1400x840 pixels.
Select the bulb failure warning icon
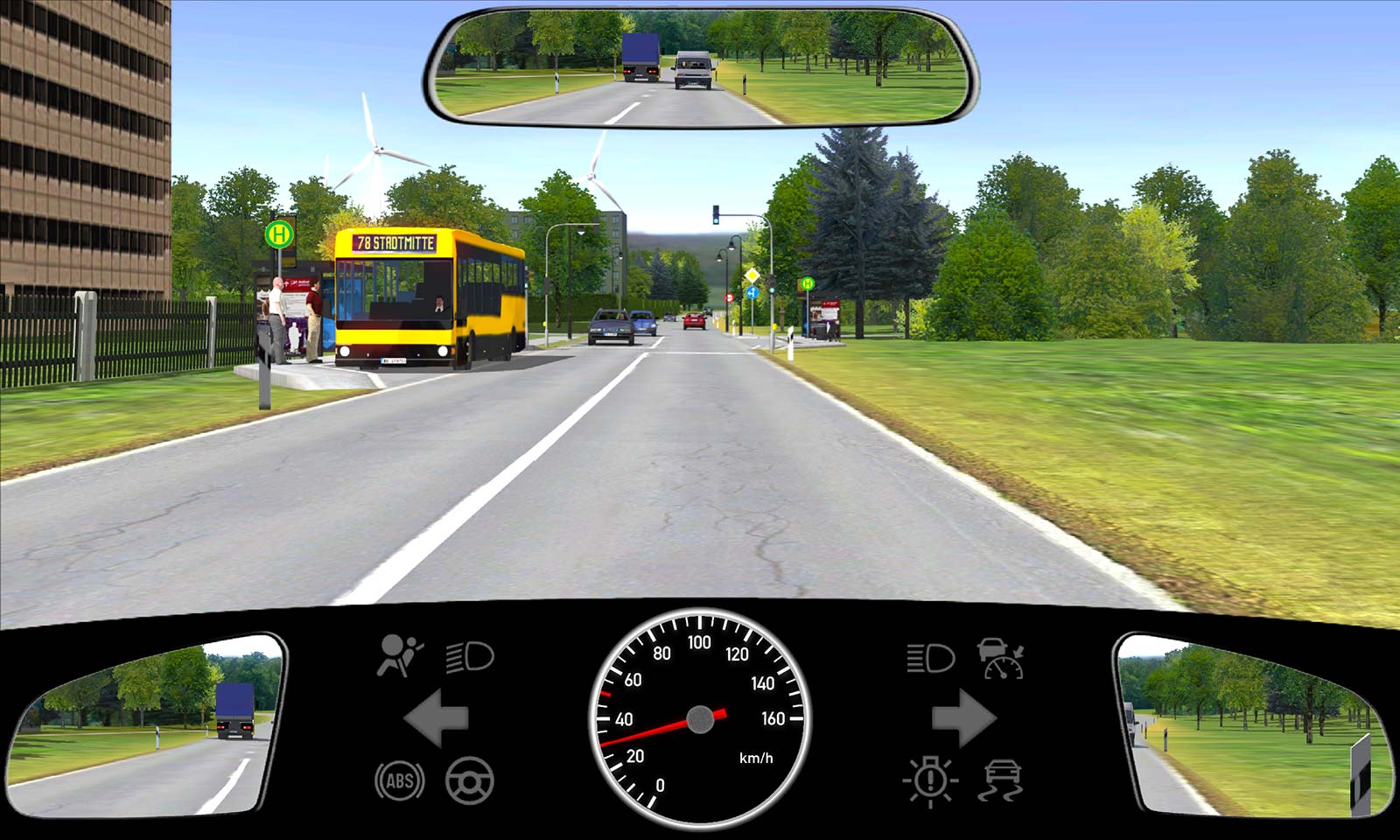pyautogui.click(x=930, y=780)
